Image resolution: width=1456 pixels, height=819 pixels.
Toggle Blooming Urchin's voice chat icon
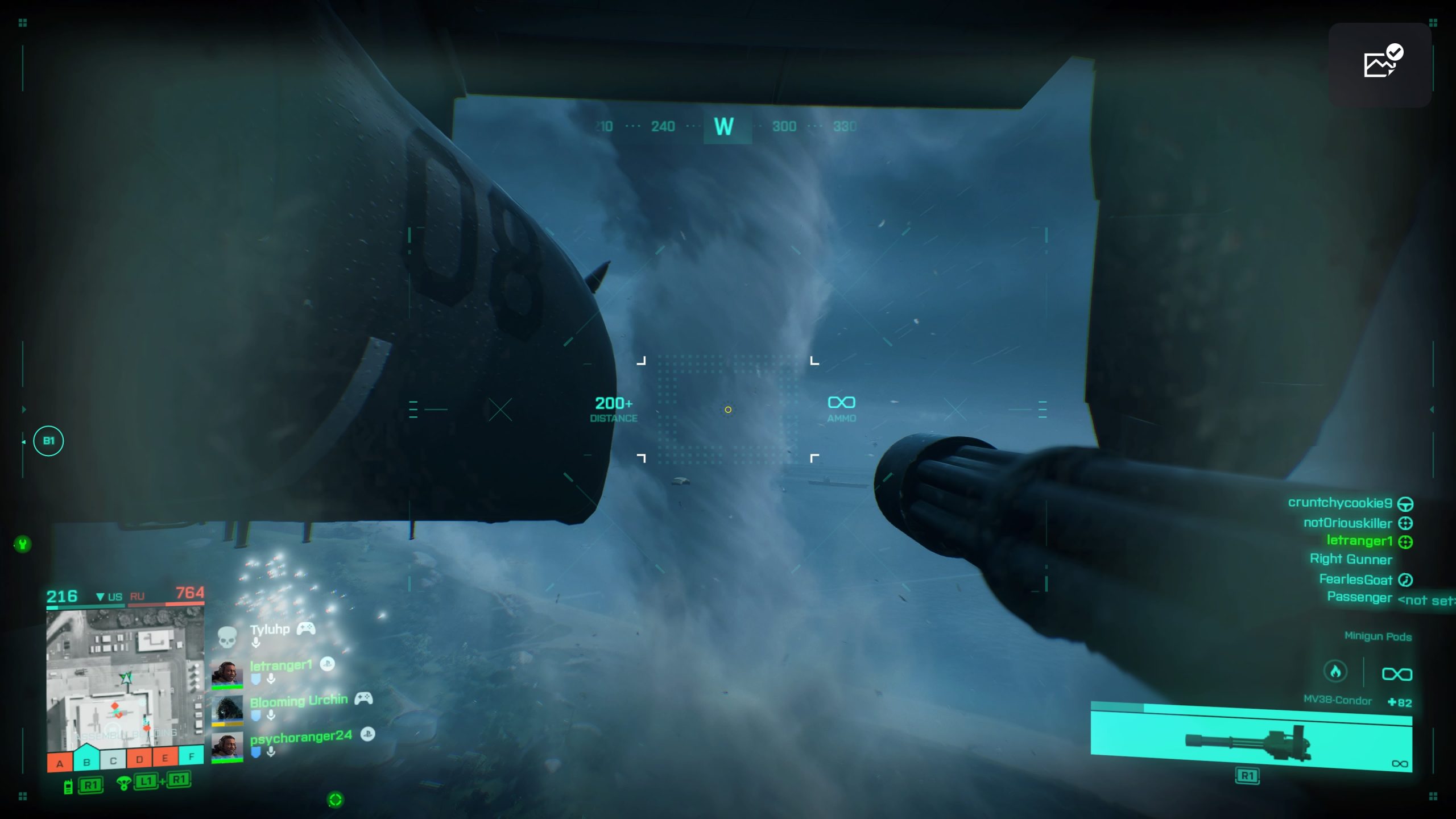pyautogui.click(x=271, y=715)
